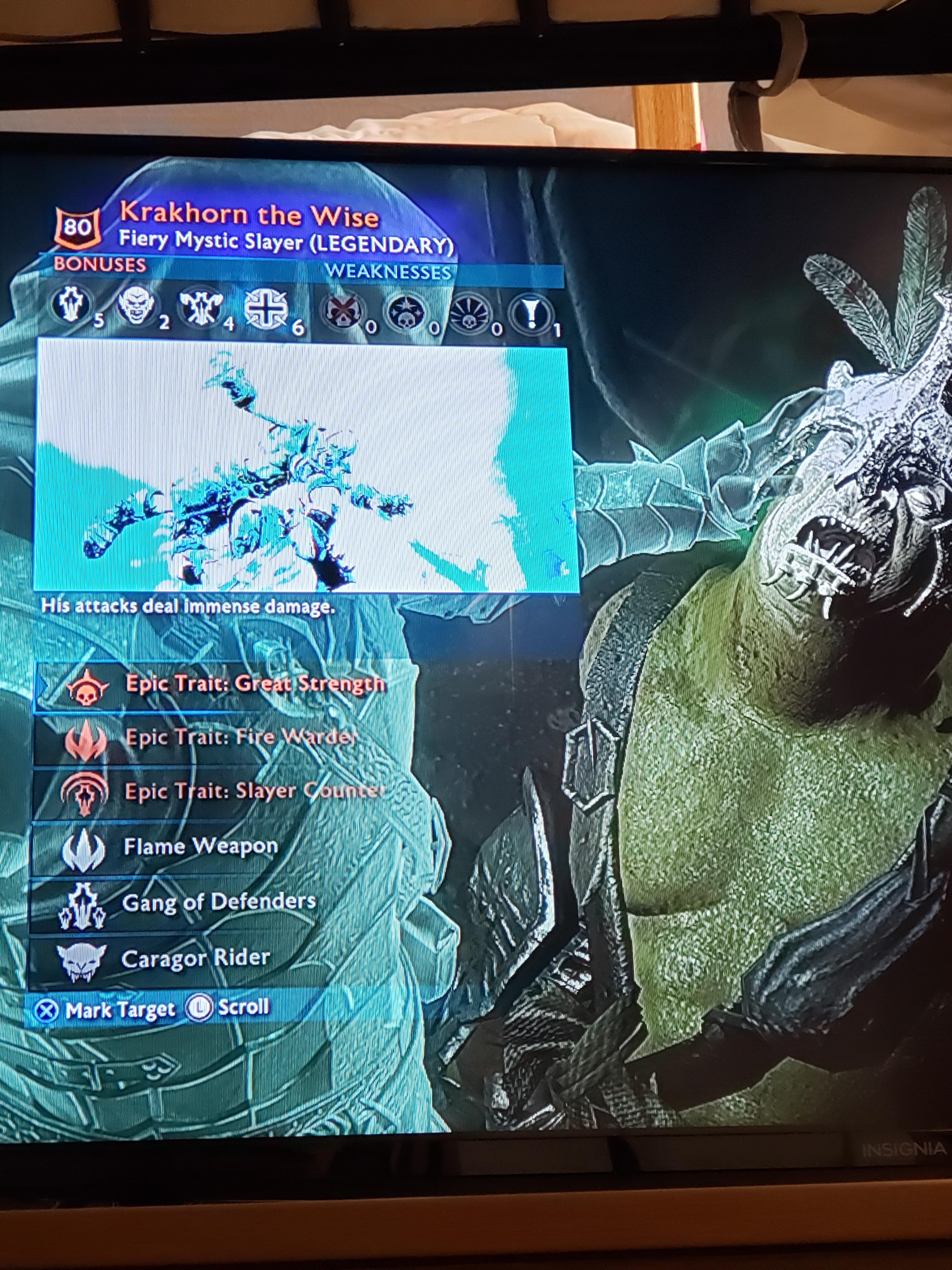Image resolution: width=952 pixels, height=1270 pixels.
Task: Click the Epic Trait: Fire Warder flame icon
Action: tap(86, 741)
